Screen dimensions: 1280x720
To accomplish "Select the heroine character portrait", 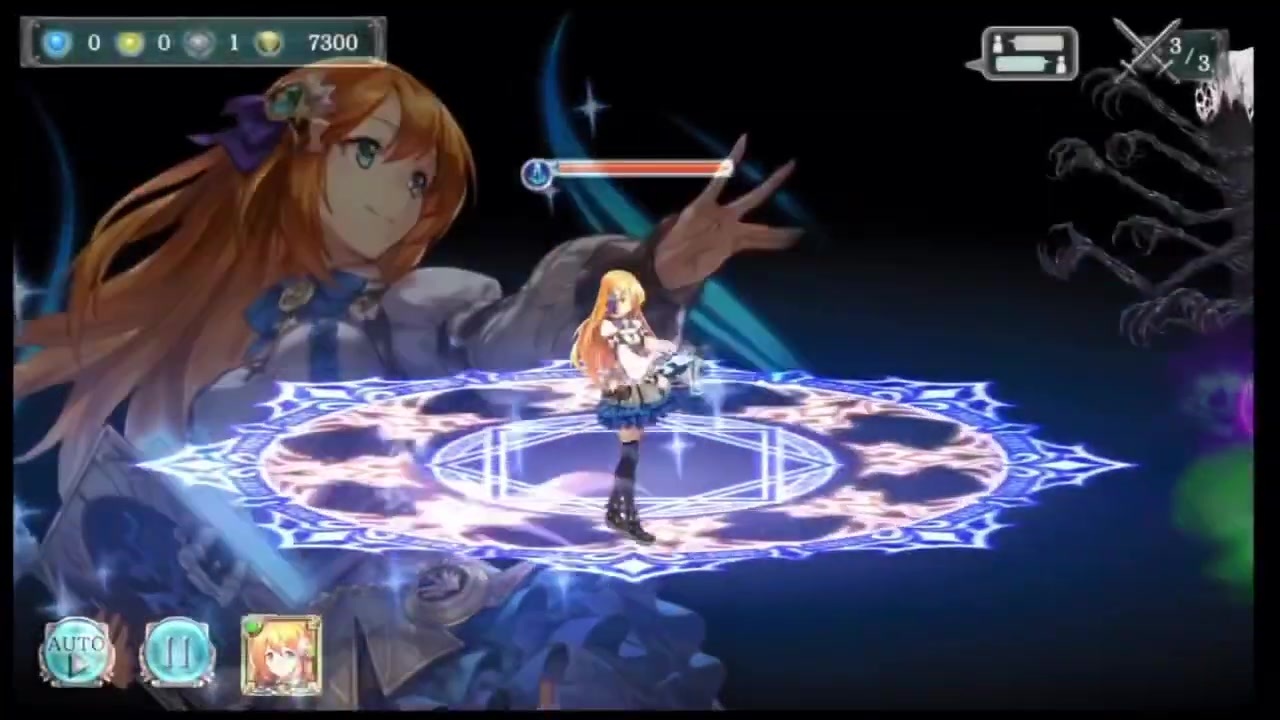I will coord(282,655).
